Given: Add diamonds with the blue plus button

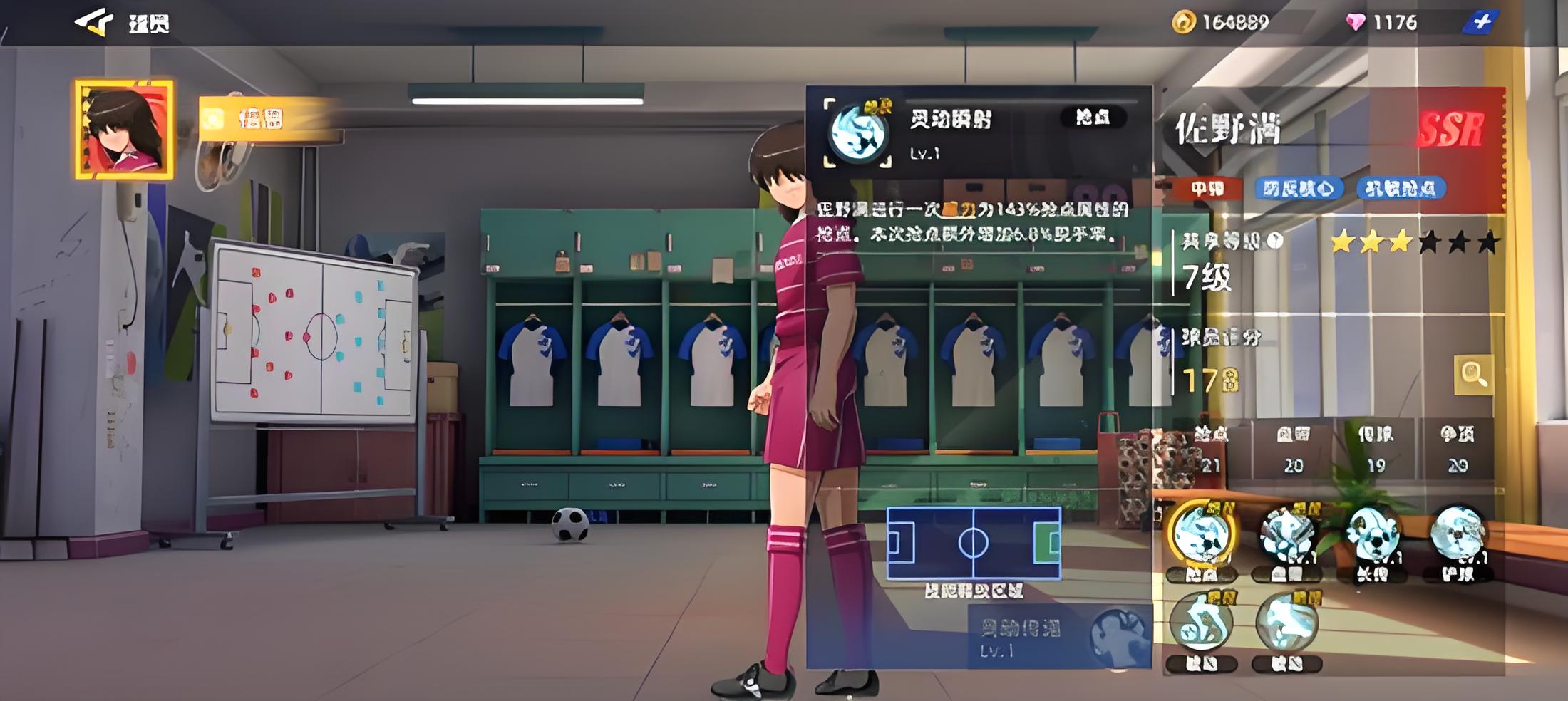Looking at the screenshot, I should pyautogui.click(x=1480, y=22).
